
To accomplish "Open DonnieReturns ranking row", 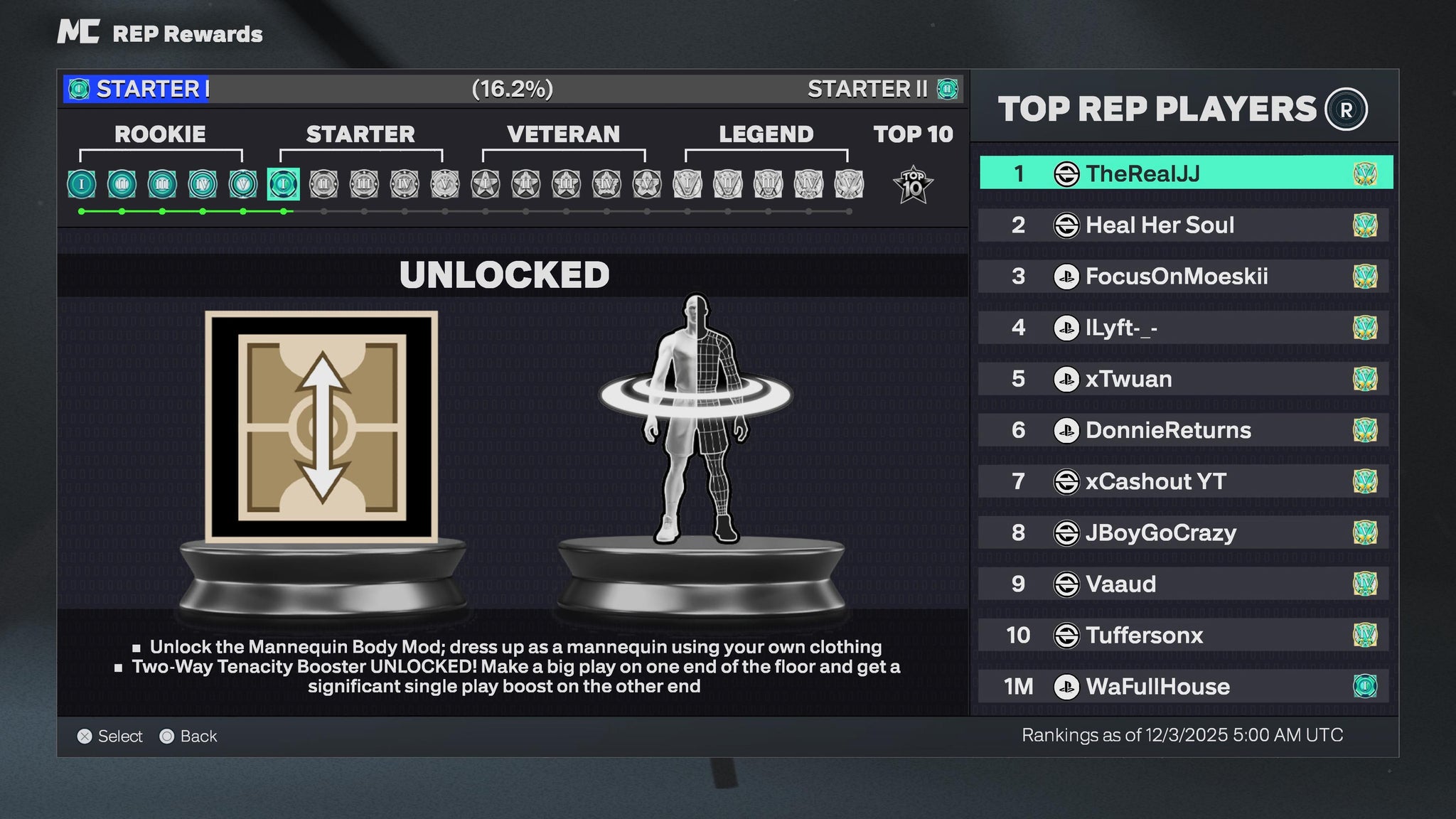I will pos(1184,430).
